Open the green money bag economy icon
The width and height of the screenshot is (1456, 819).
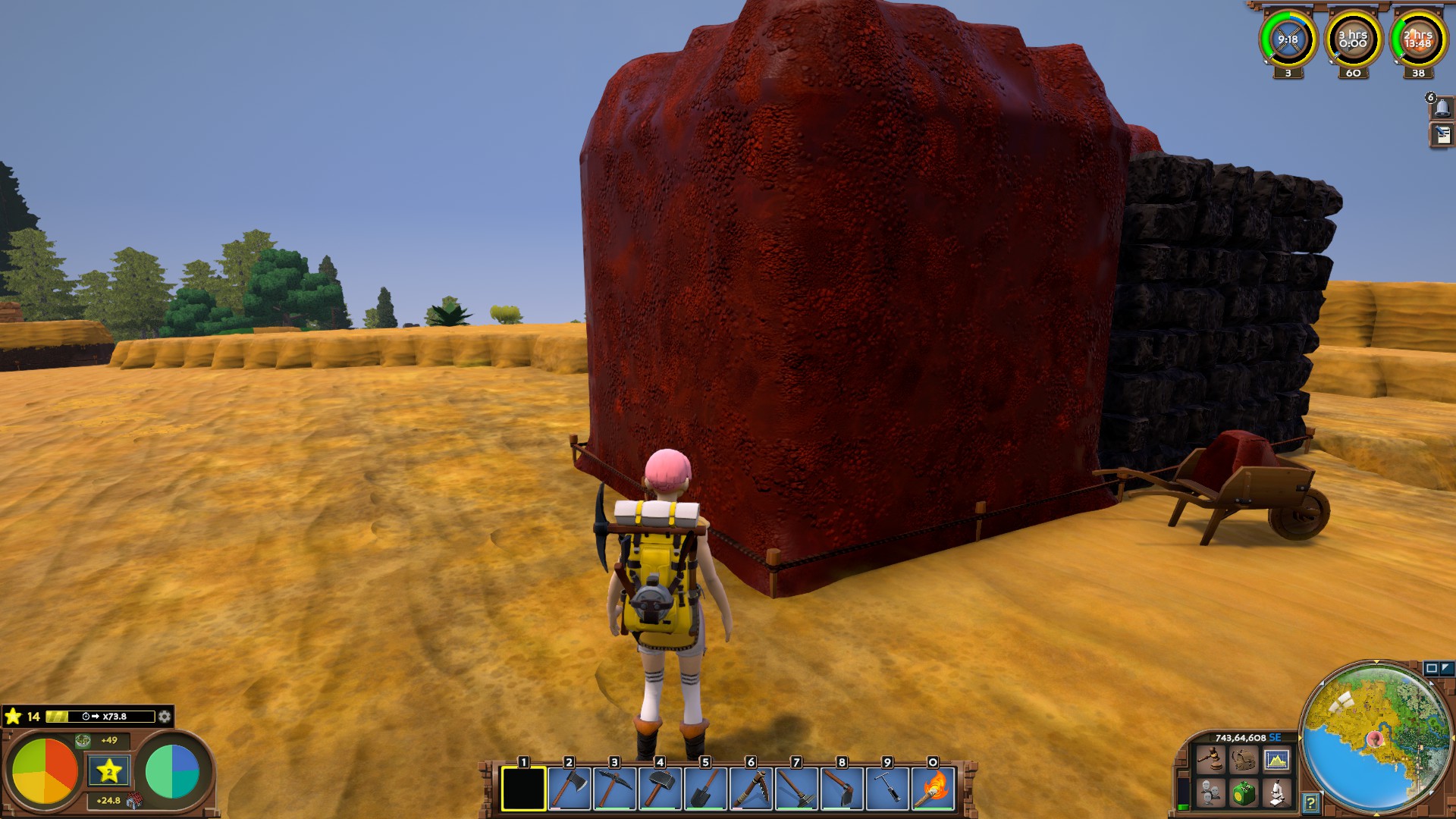[x=1243, y=793]
